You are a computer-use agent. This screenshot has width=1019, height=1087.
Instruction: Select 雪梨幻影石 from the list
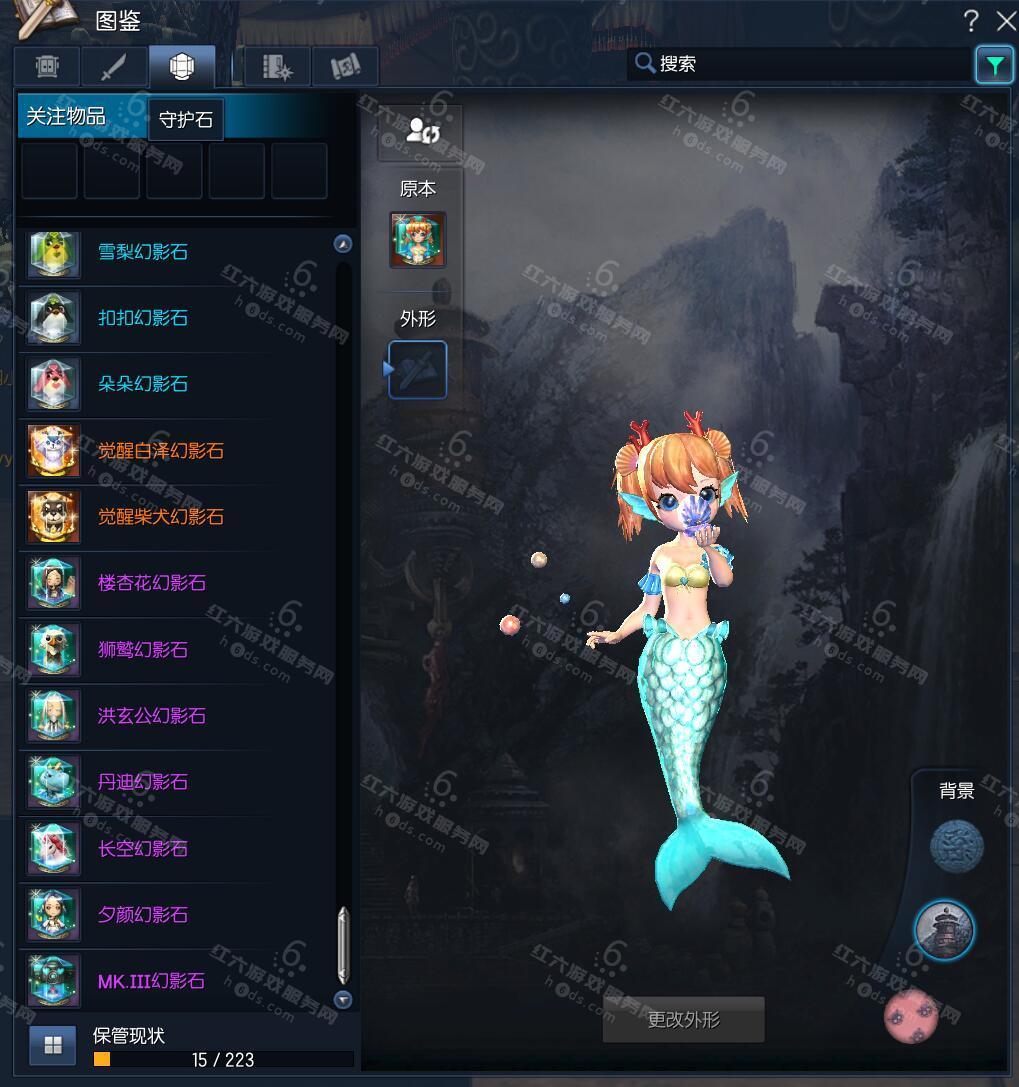click(x=142, y=252)
